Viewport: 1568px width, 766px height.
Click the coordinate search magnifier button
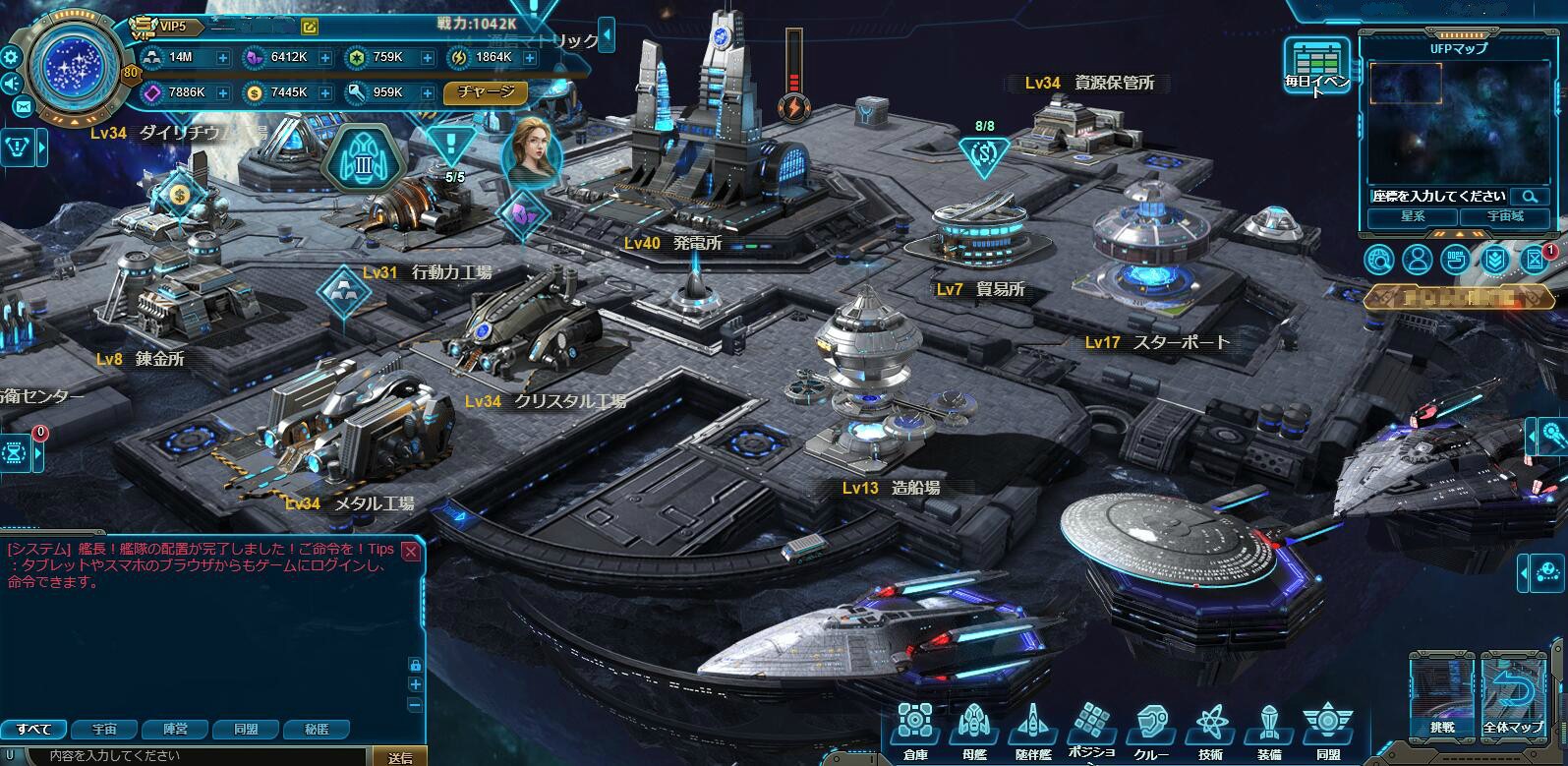coord(1530,197)
